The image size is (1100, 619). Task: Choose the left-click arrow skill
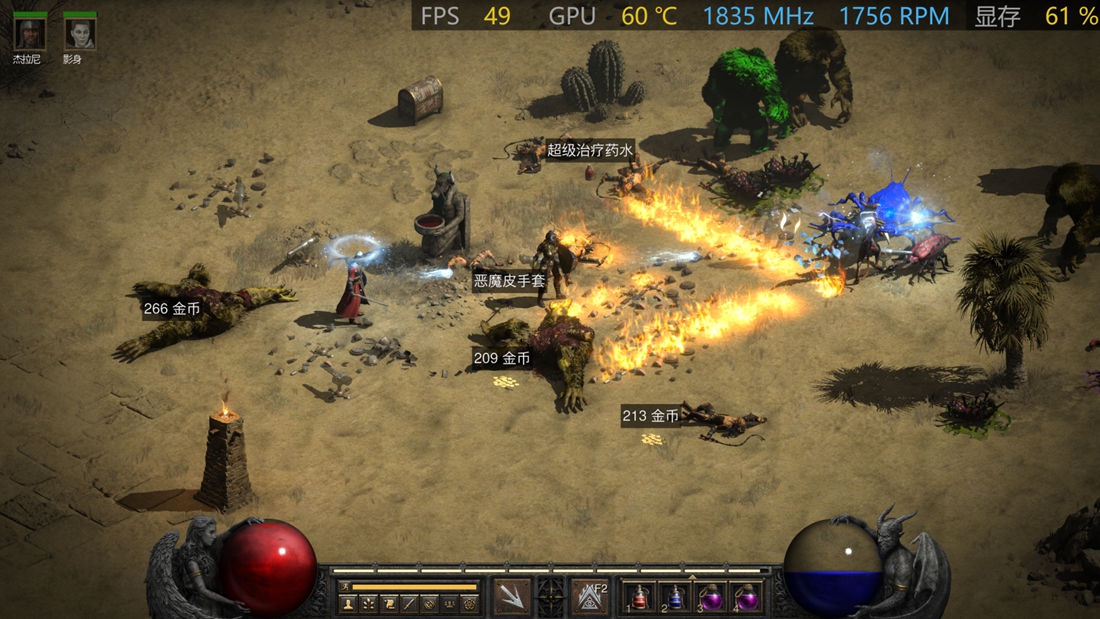[x=511, y=597]
